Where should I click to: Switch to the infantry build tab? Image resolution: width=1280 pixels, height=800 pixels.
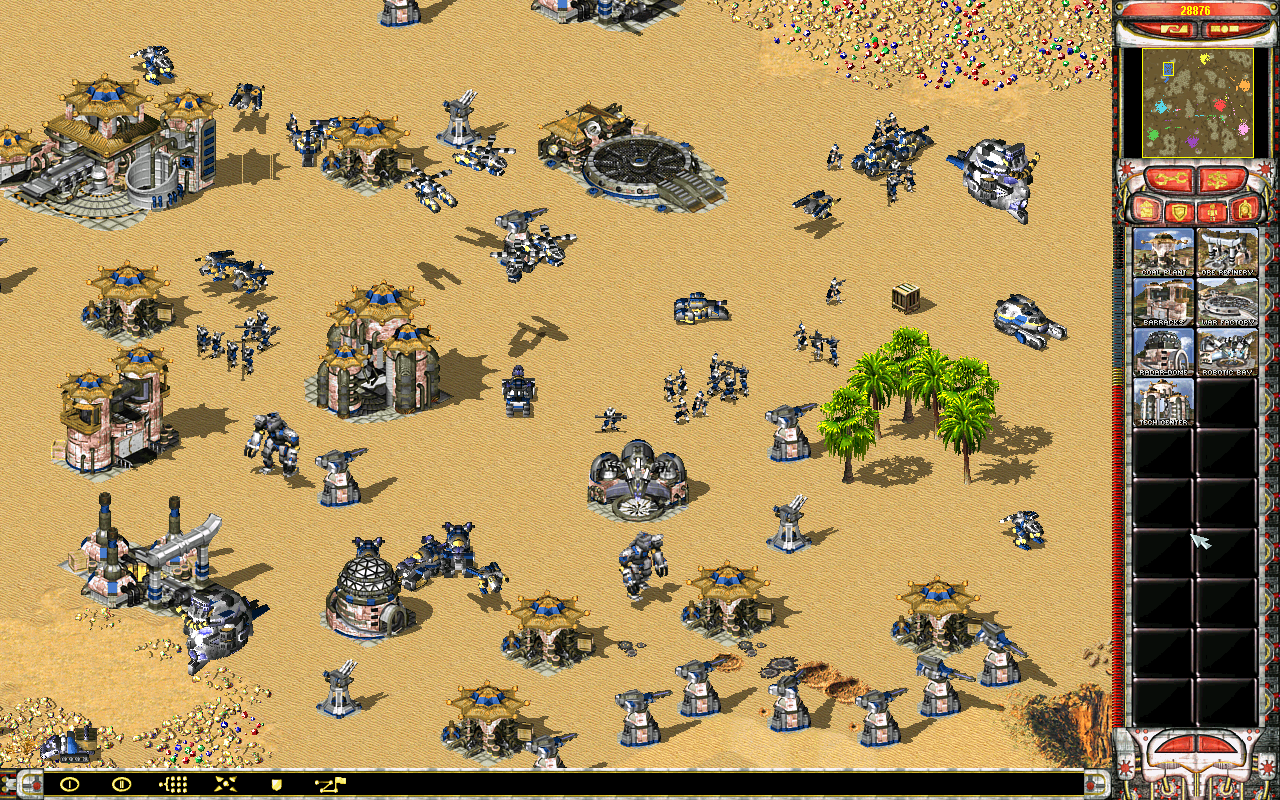(x=1211, y=211)
